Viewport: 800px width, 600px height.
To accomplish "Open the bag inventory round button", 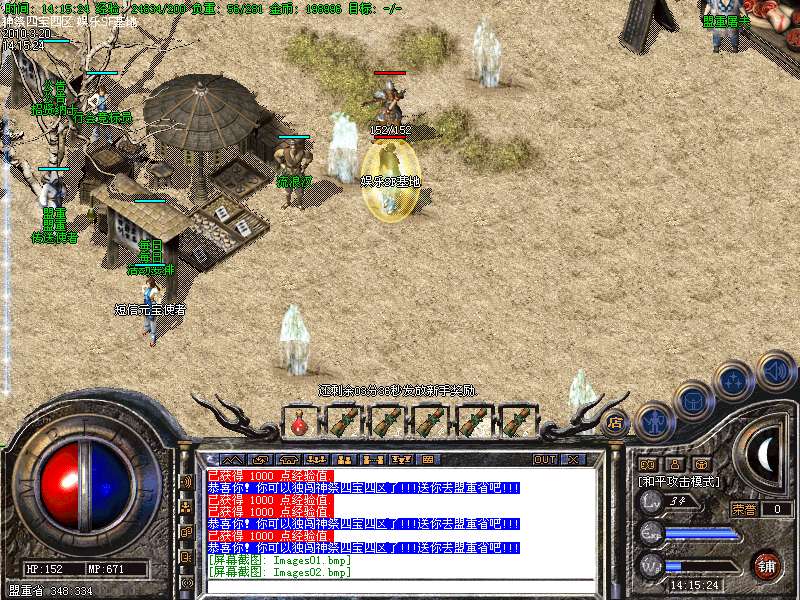I will [x=693, y=399].
